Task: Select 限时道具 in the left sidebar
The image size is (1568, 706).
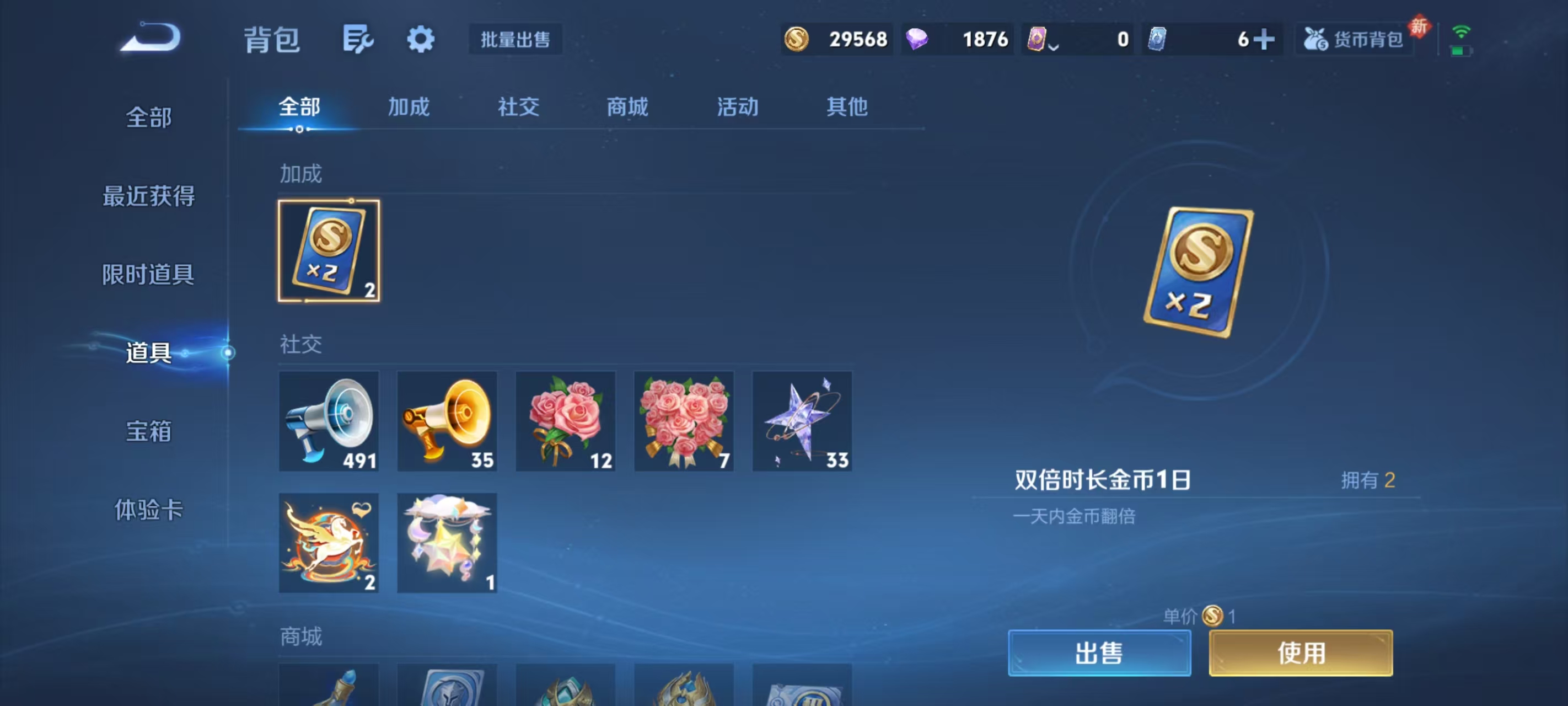Action: [148, 275]
